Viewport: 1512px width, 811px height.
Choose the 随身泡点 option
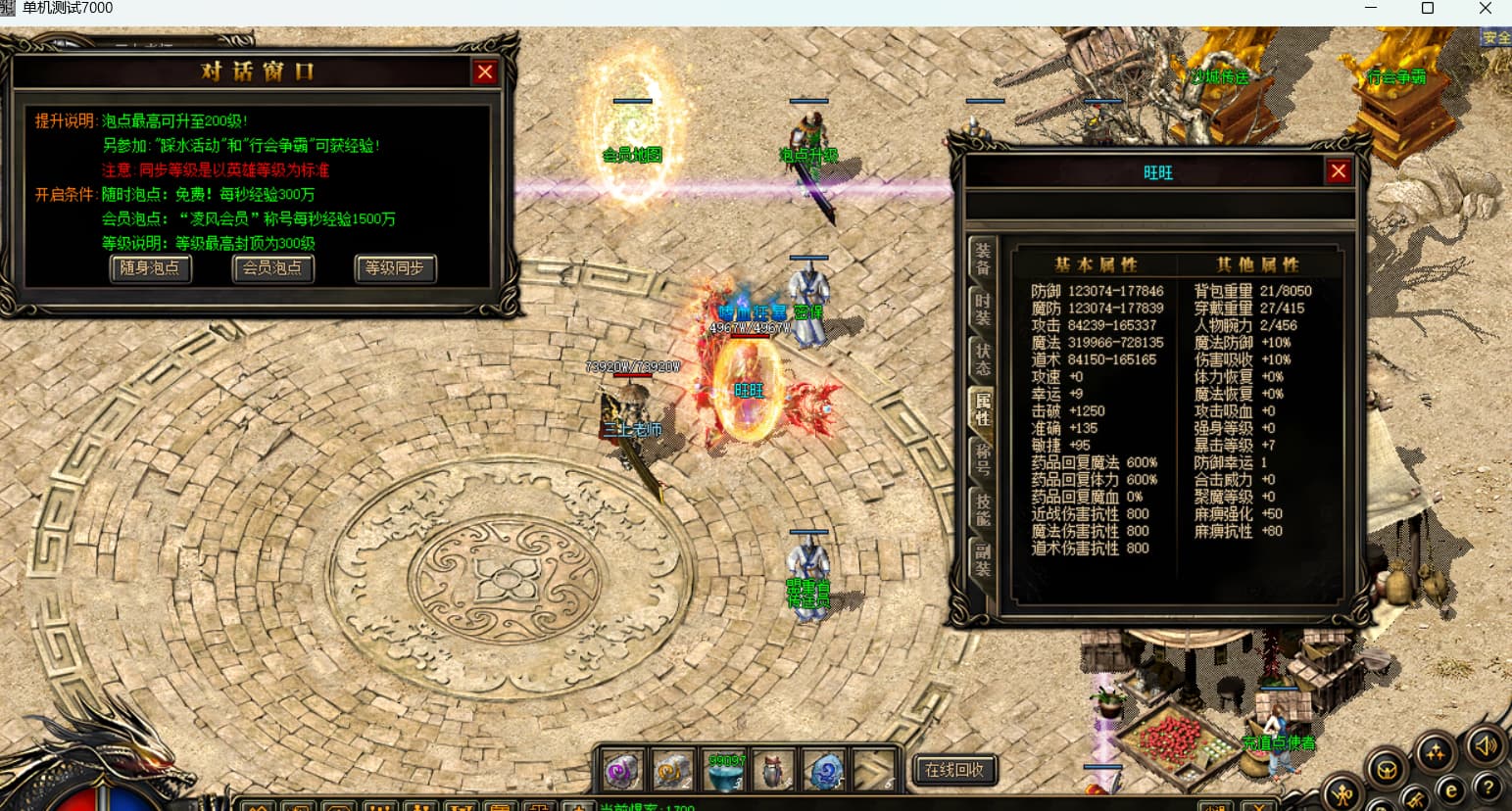pyautogui.click(x=150, y=268)
